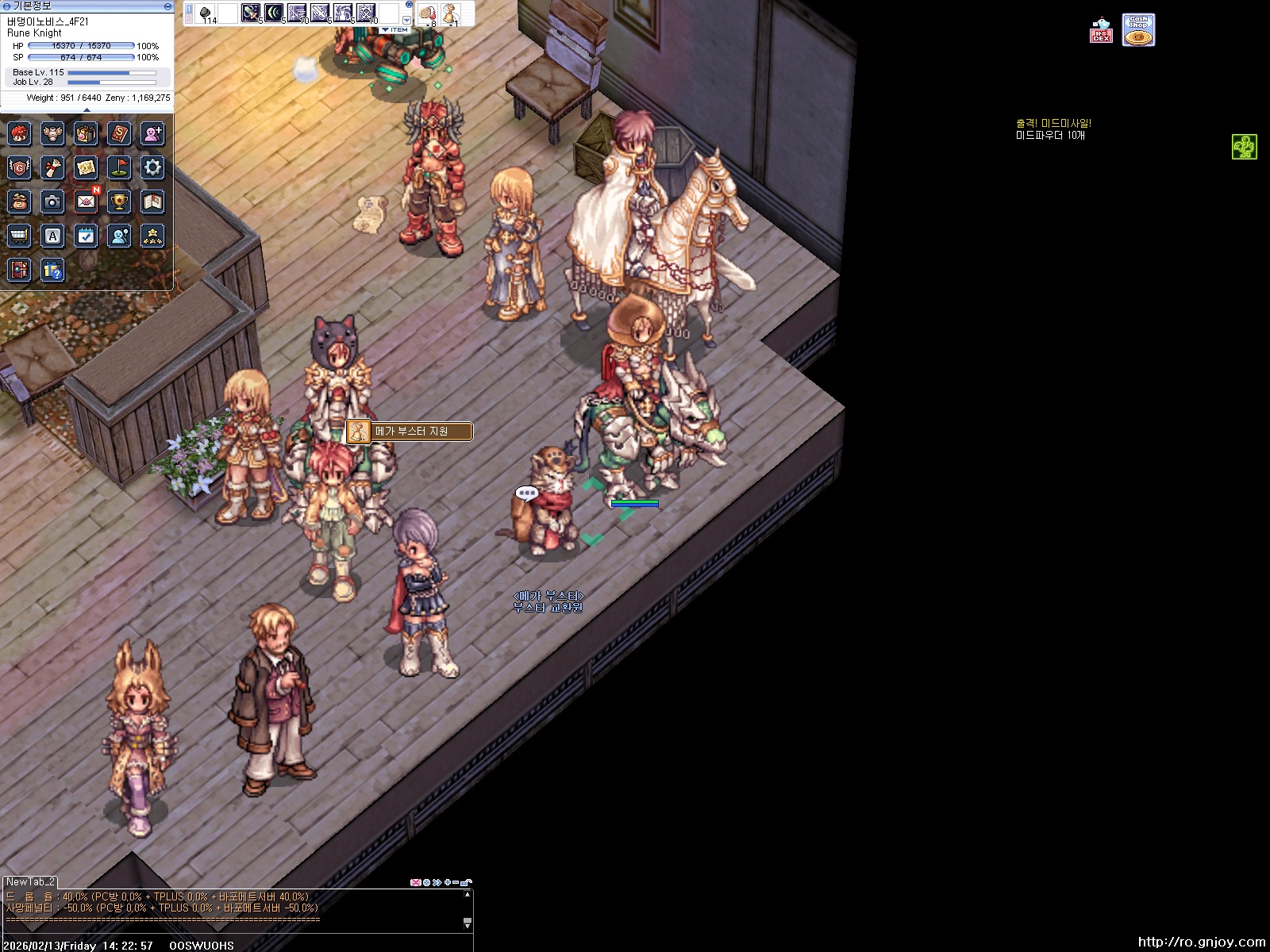Click the green riding status icon
This screenshot has height=952, width=1270.
tap(1244, 147)
